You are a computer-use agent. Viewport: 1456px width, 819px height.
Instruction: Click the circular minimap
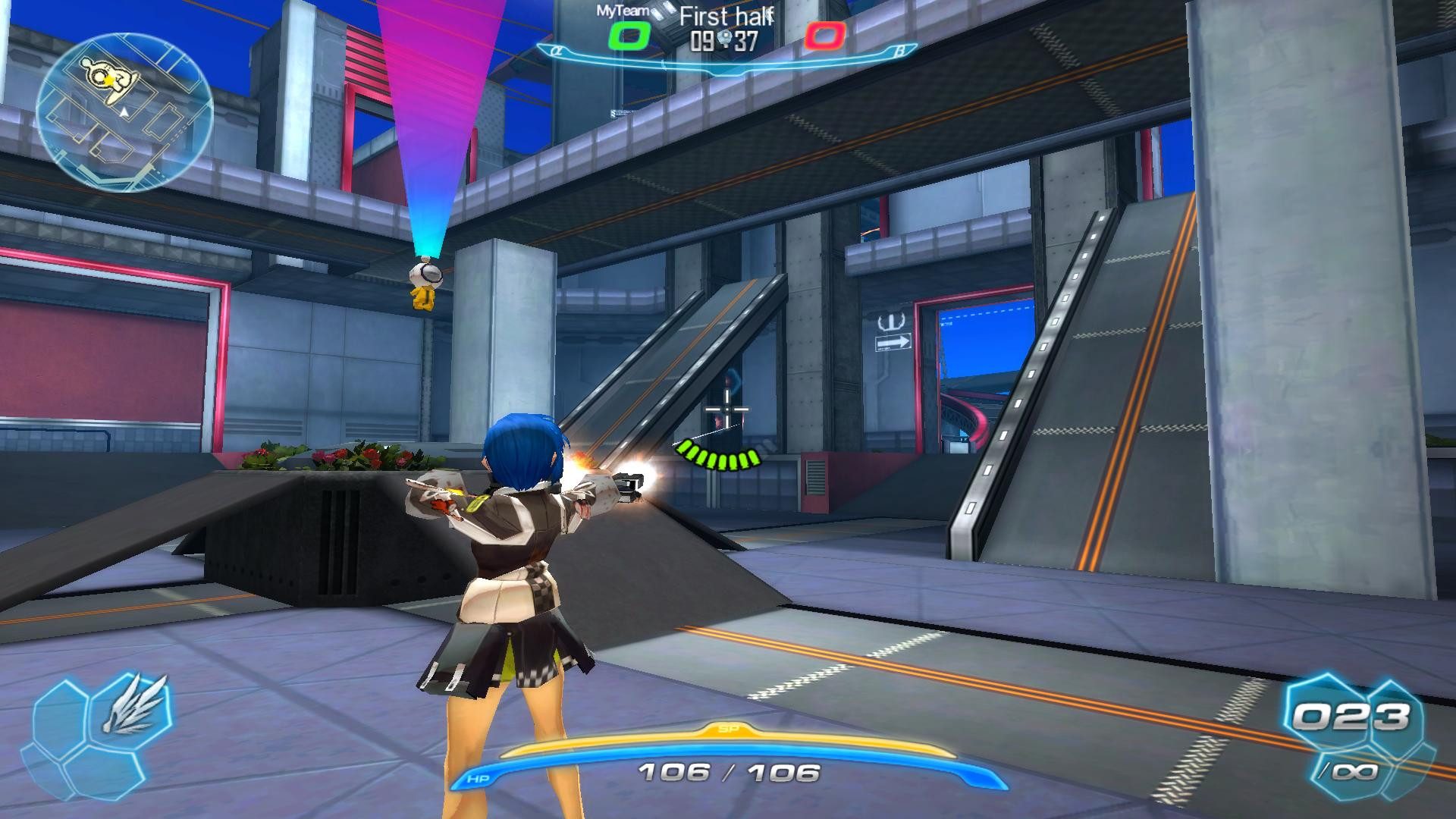point(124,111)
